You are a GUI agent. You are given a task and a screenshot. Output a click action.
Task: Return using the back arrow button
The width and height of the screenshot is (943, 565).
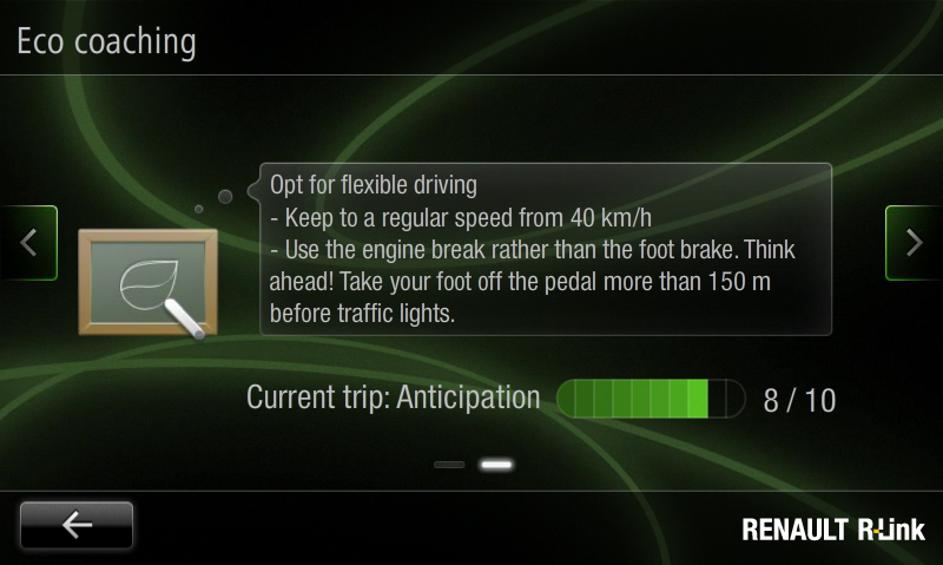coord(76,525)
